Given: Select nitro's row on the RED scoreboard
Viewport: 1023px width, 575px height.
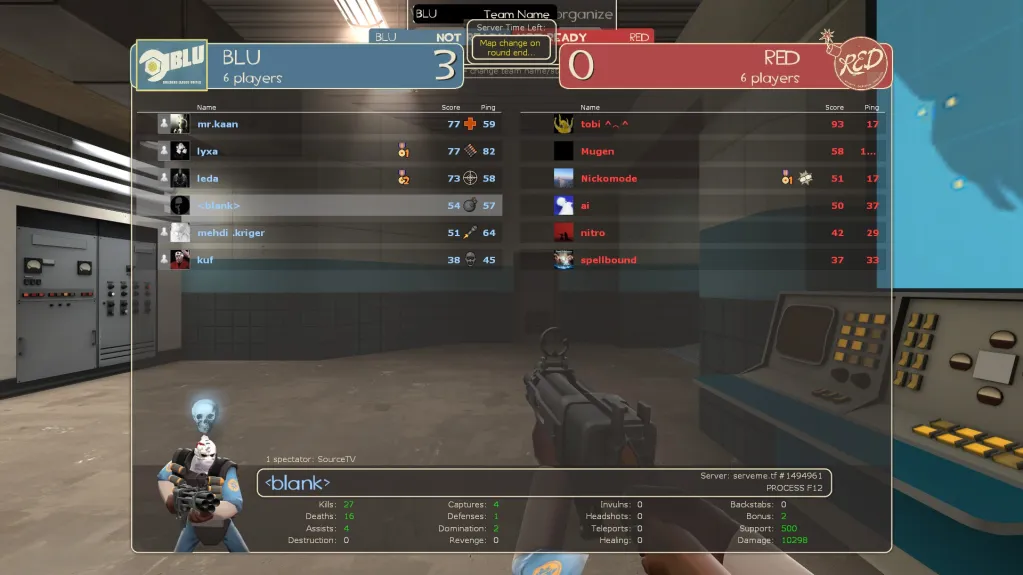Looking at the screenshot, I should click(700, 233).
